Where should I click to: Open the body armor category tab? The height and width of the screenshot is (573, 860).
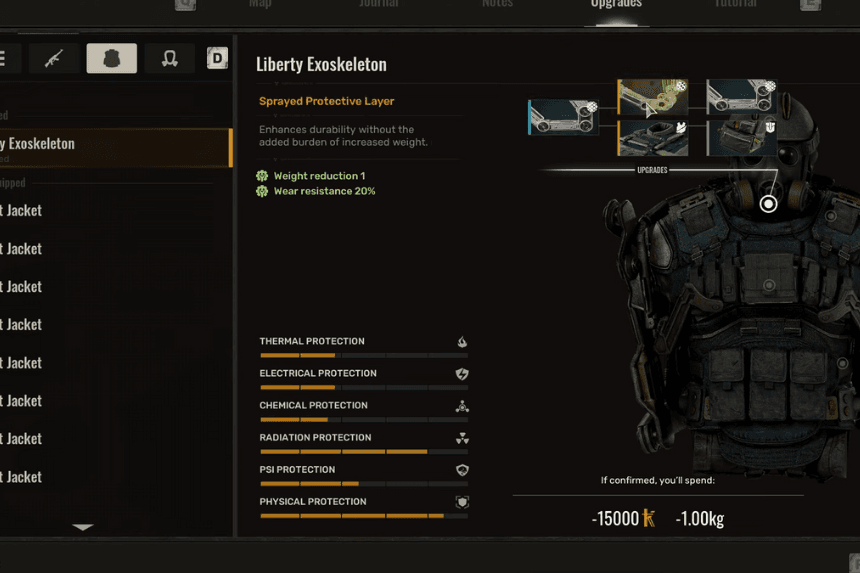pyautogui.click(x=112, y=58)
